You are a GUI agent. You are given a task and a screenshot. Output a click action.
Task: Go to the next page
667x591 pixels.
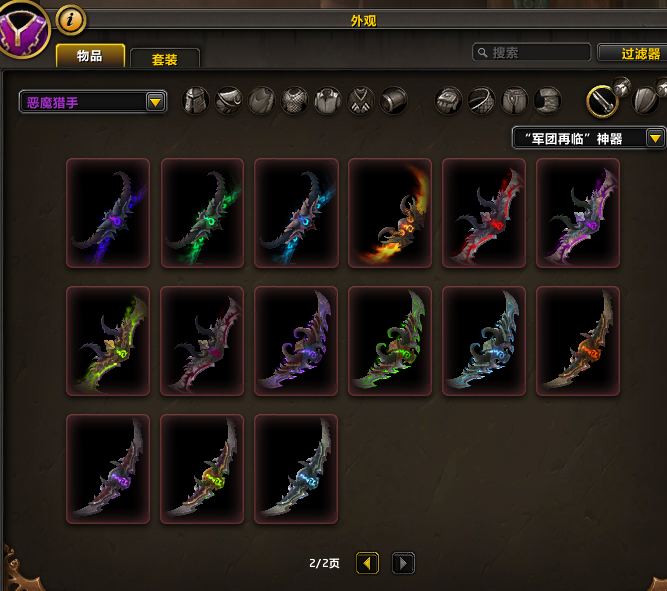tap(402, 563)
